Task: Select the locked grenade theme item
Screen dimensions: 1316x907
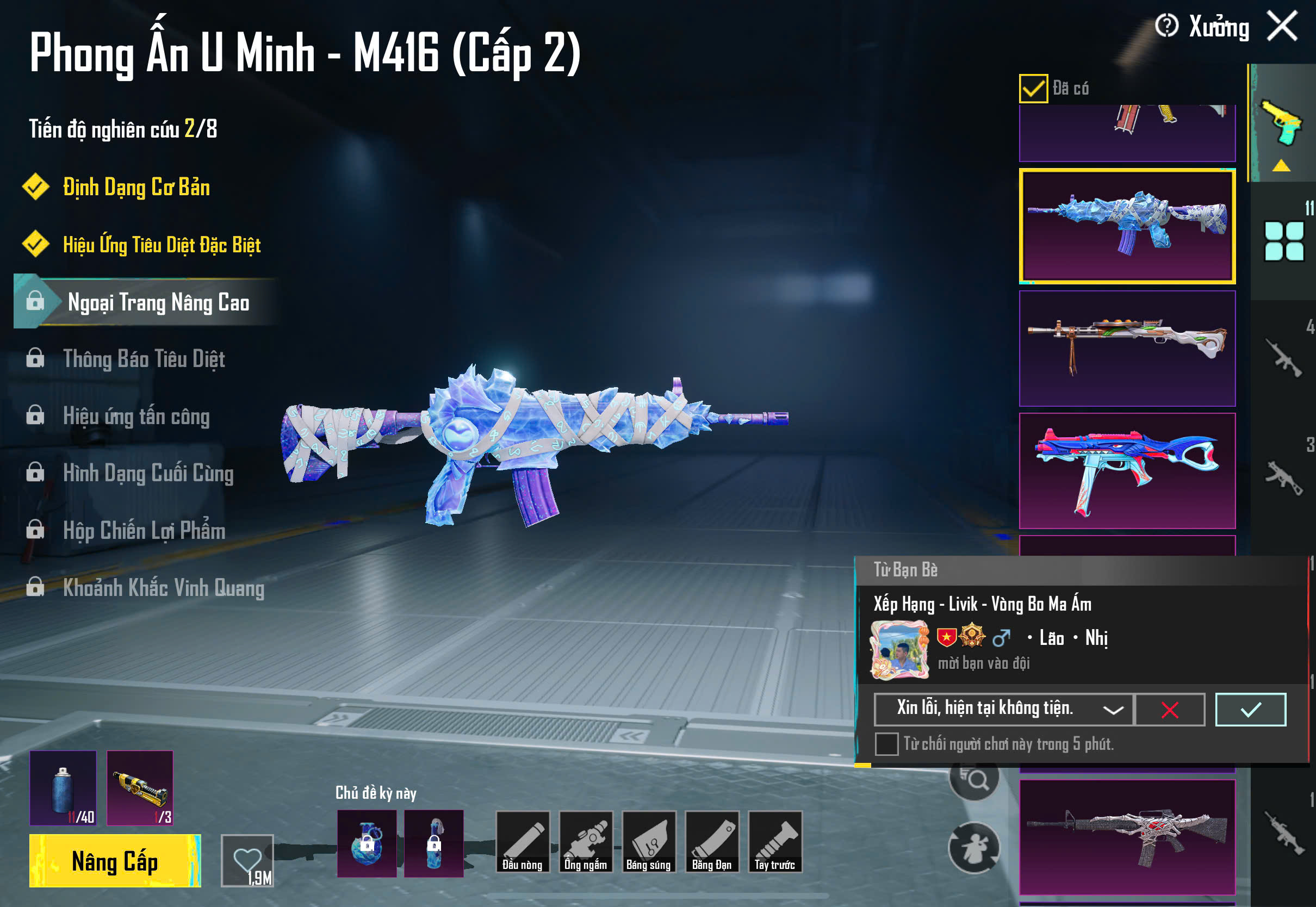Action: click(x=367, y=843)
